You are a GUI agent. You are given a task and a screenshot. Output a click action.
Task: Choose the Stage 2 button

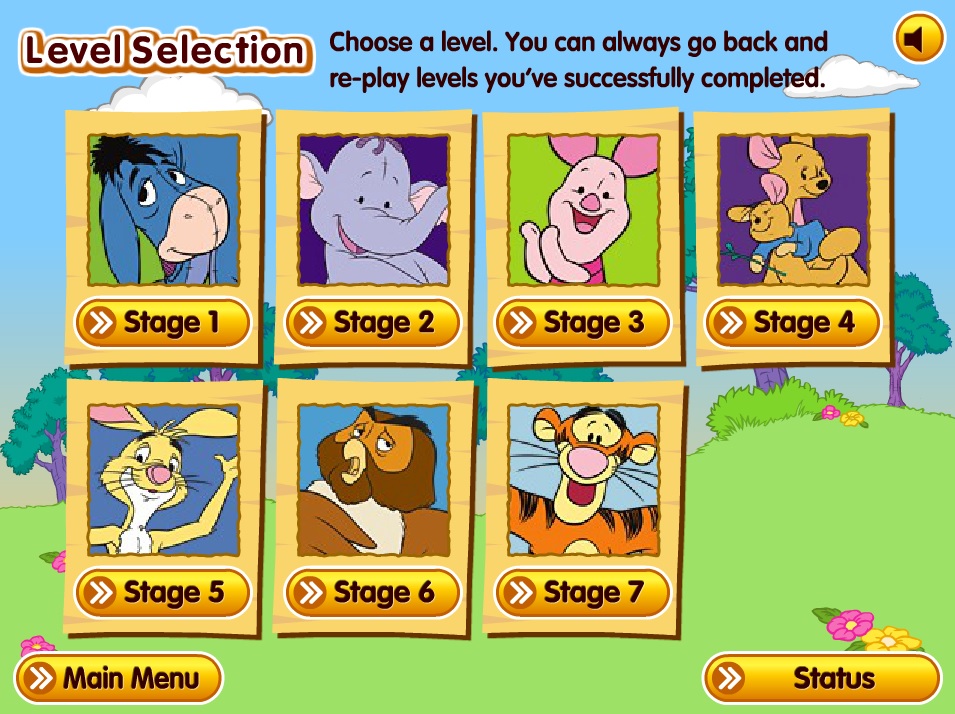372,322
